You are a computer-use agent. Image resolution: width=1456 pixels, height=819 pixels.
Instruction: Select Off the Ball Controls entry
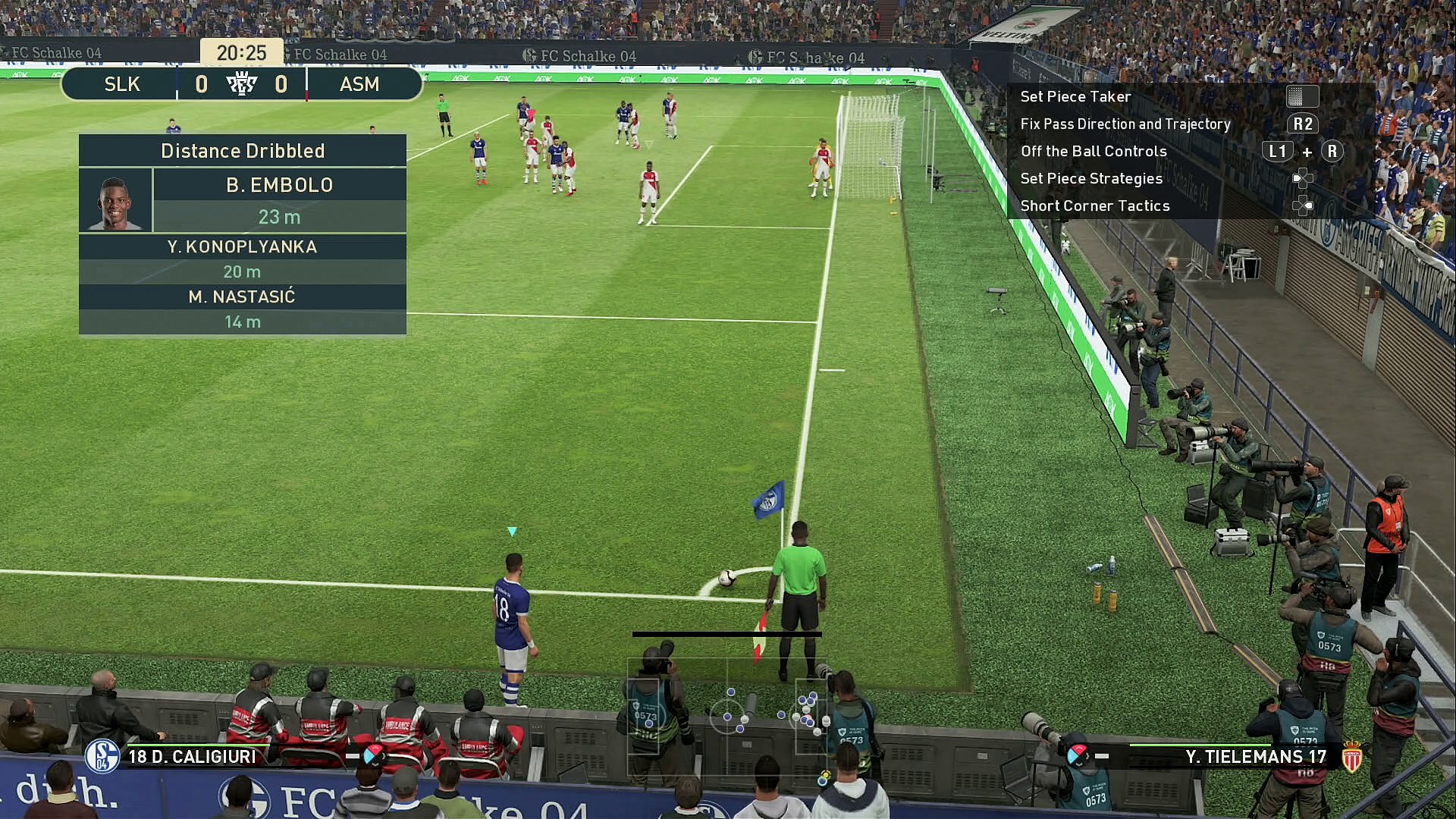[x=1093, y=151]
